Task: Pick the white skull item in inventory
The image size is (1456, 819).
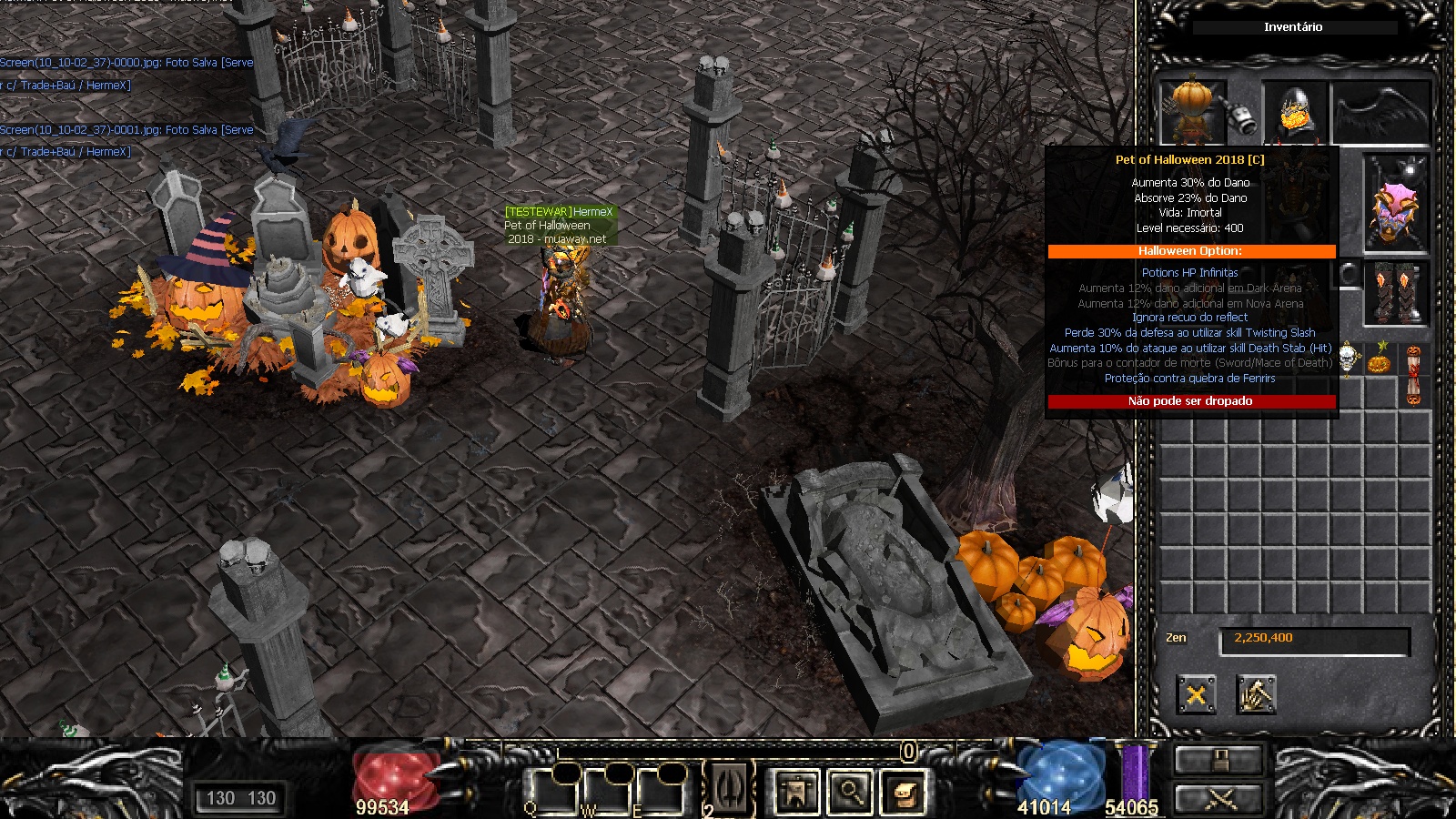Action: click(x=1349, y=359)
